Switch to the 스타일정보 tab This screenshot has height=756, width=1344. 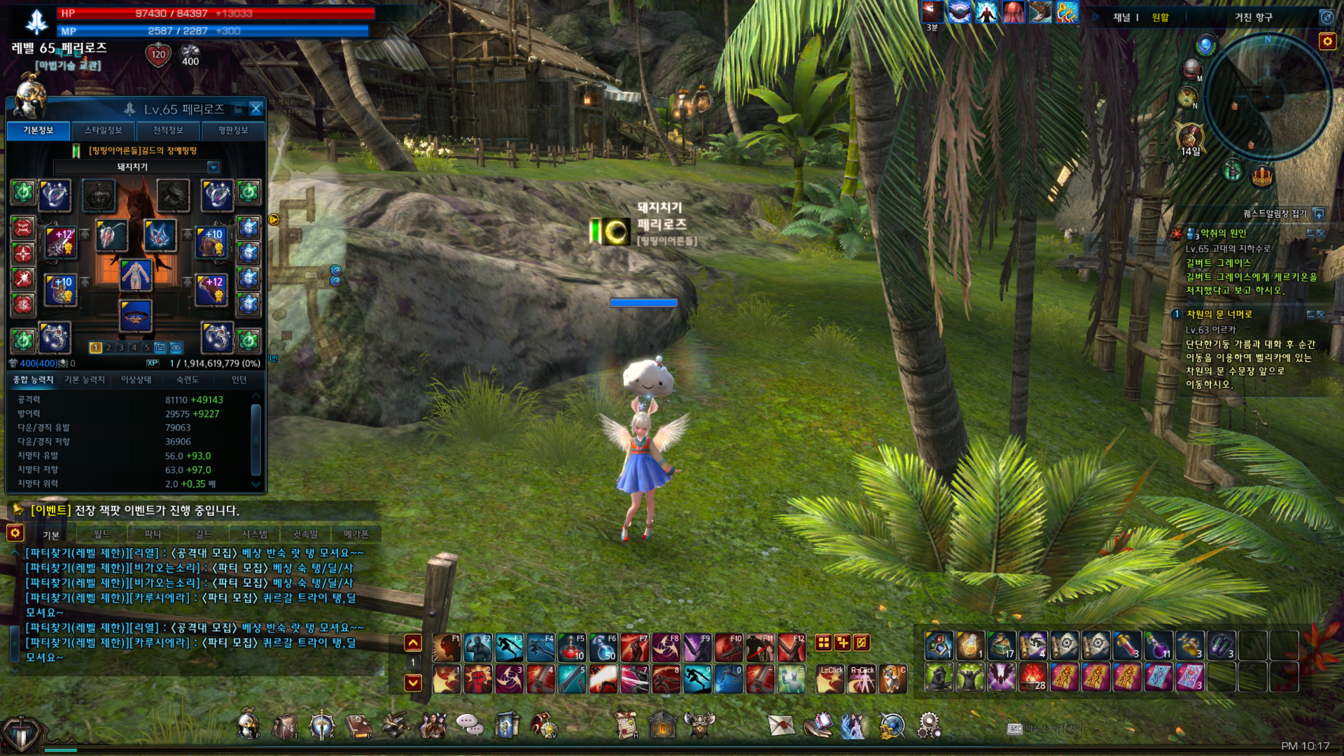[x=103, y=131]
